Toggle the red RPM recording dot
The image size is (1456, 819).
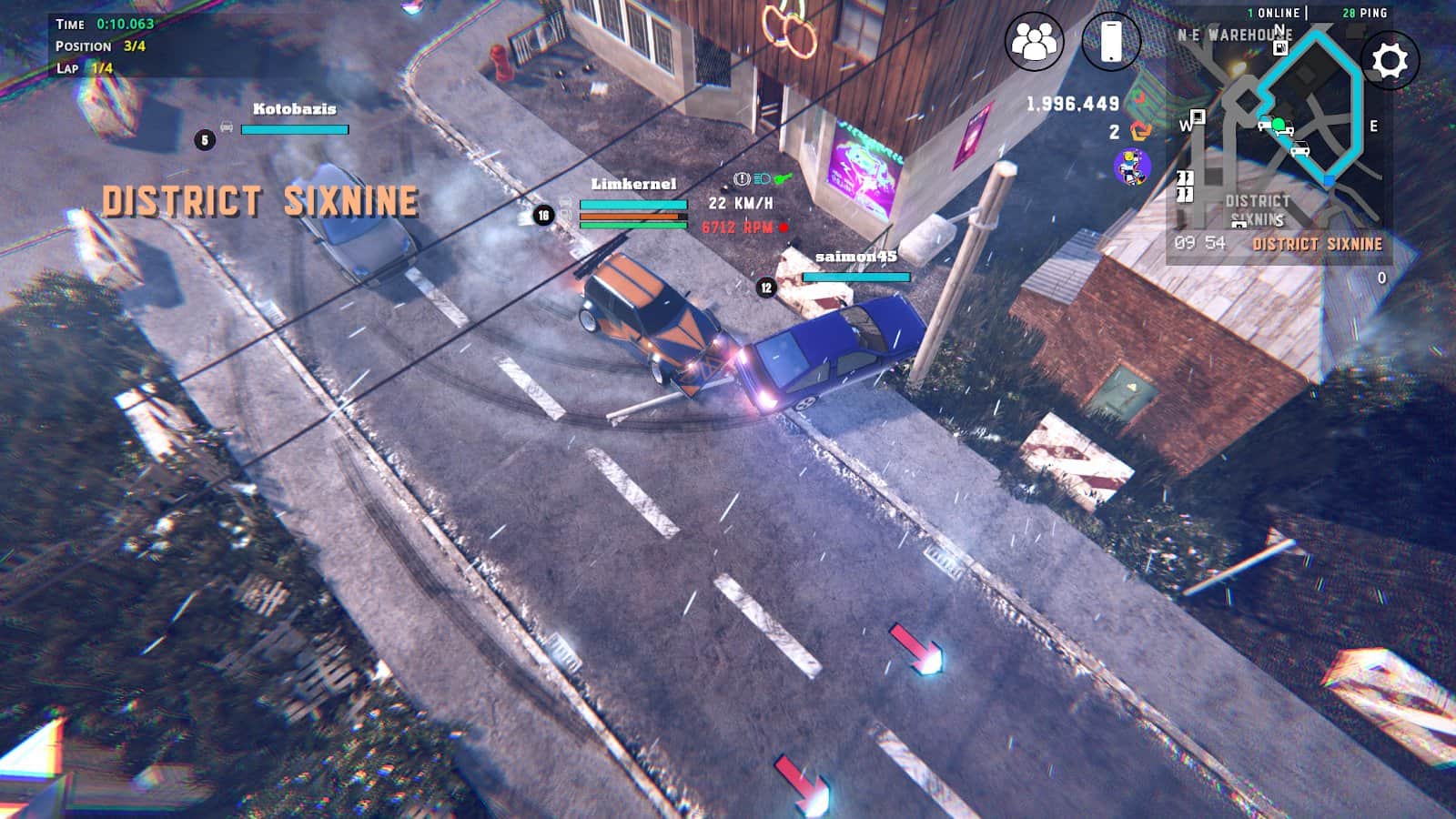(x=784, y=227)
